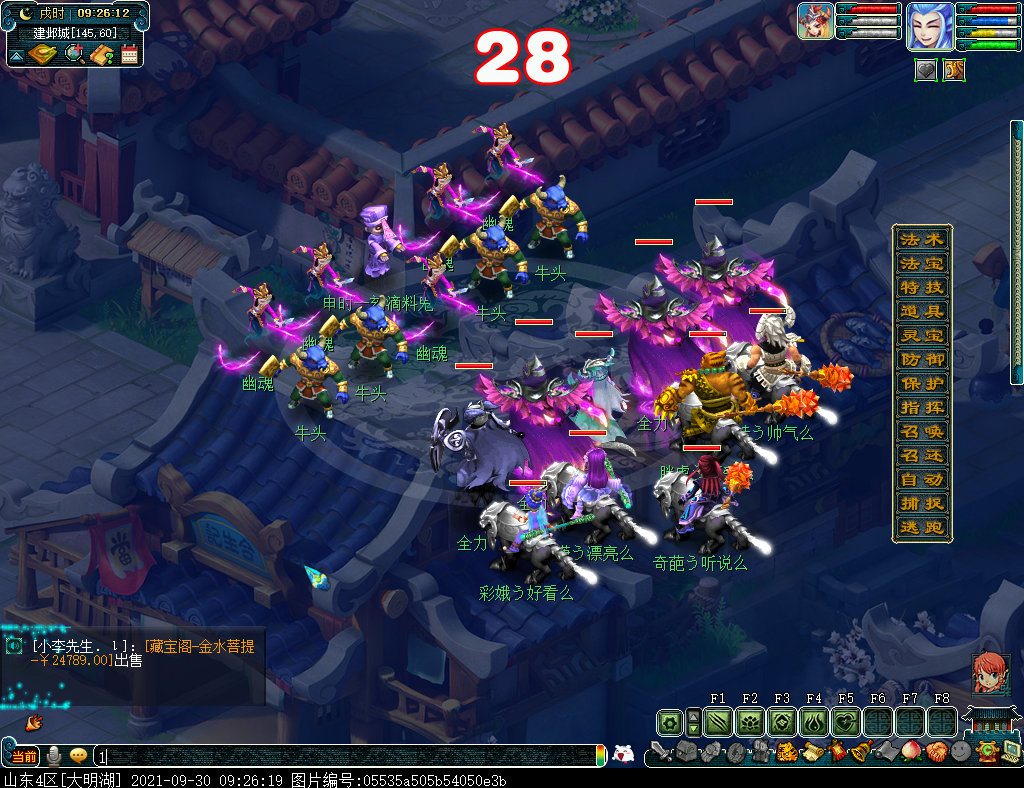Choose the 法宝 battle command
1024x788 pixels.
[x=921, y=264]
